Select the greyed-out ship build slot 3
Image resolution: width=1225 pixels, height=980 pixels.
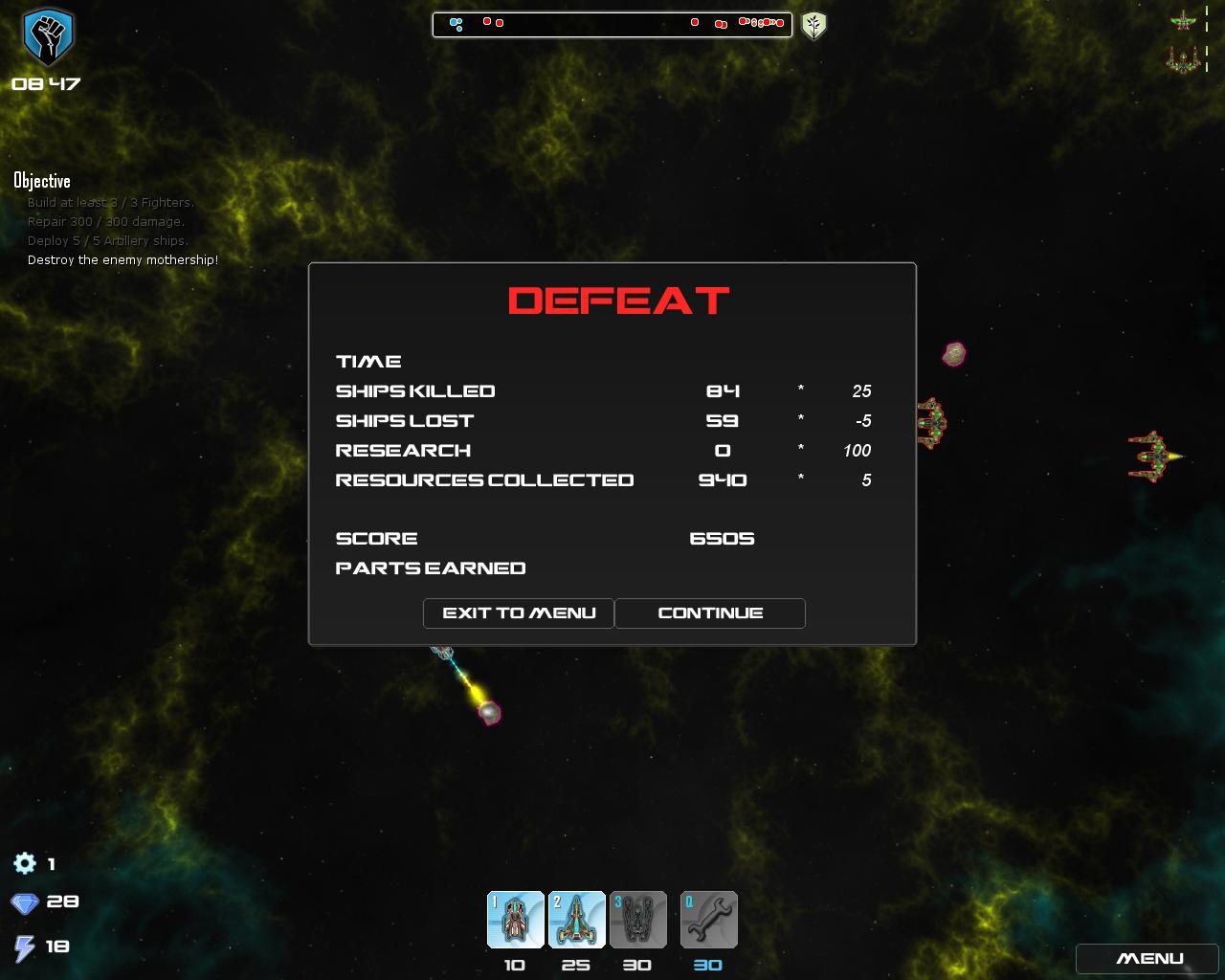pos(638,920)
